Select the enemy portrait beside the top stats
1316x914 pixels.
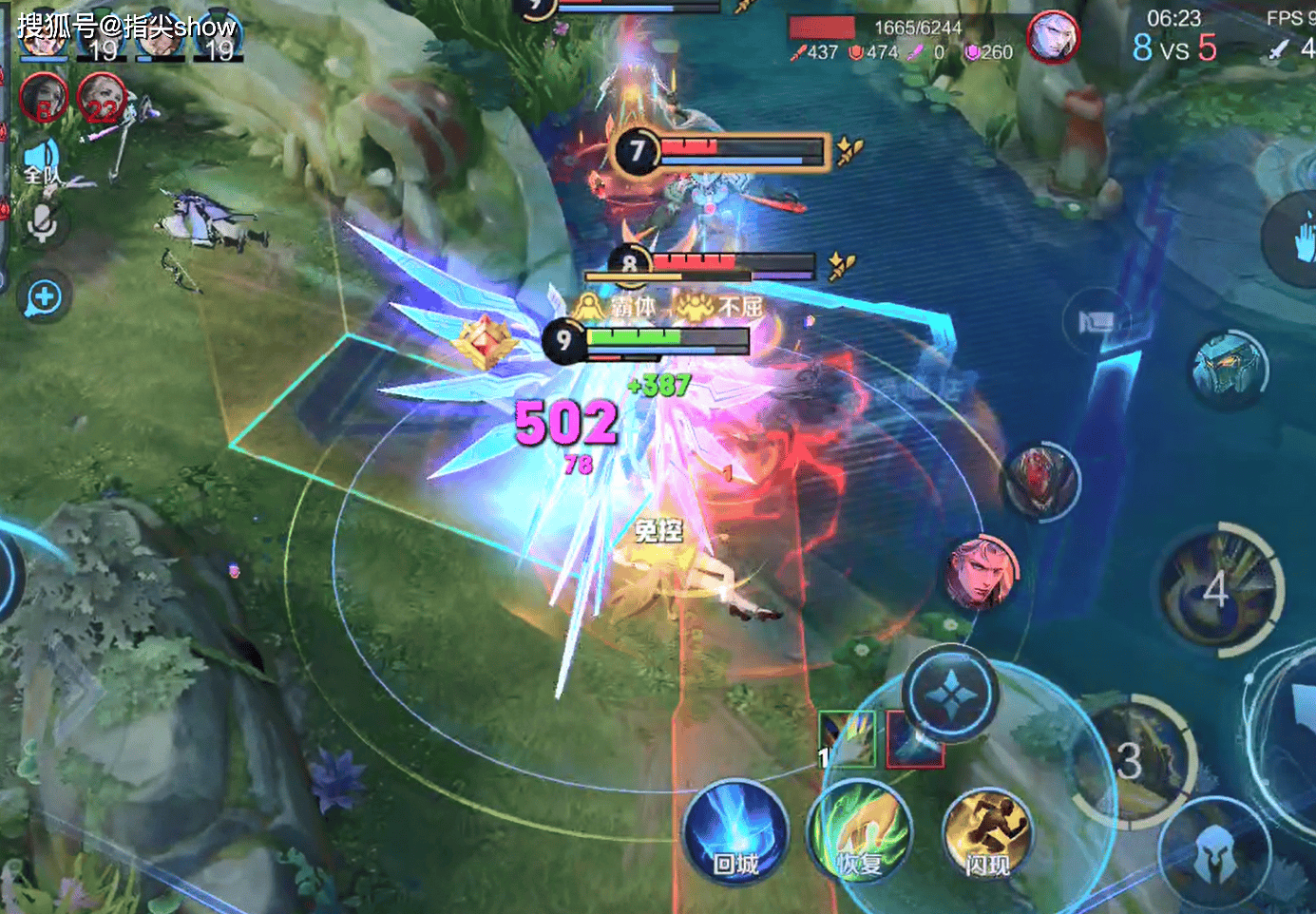pos(1052,38)
